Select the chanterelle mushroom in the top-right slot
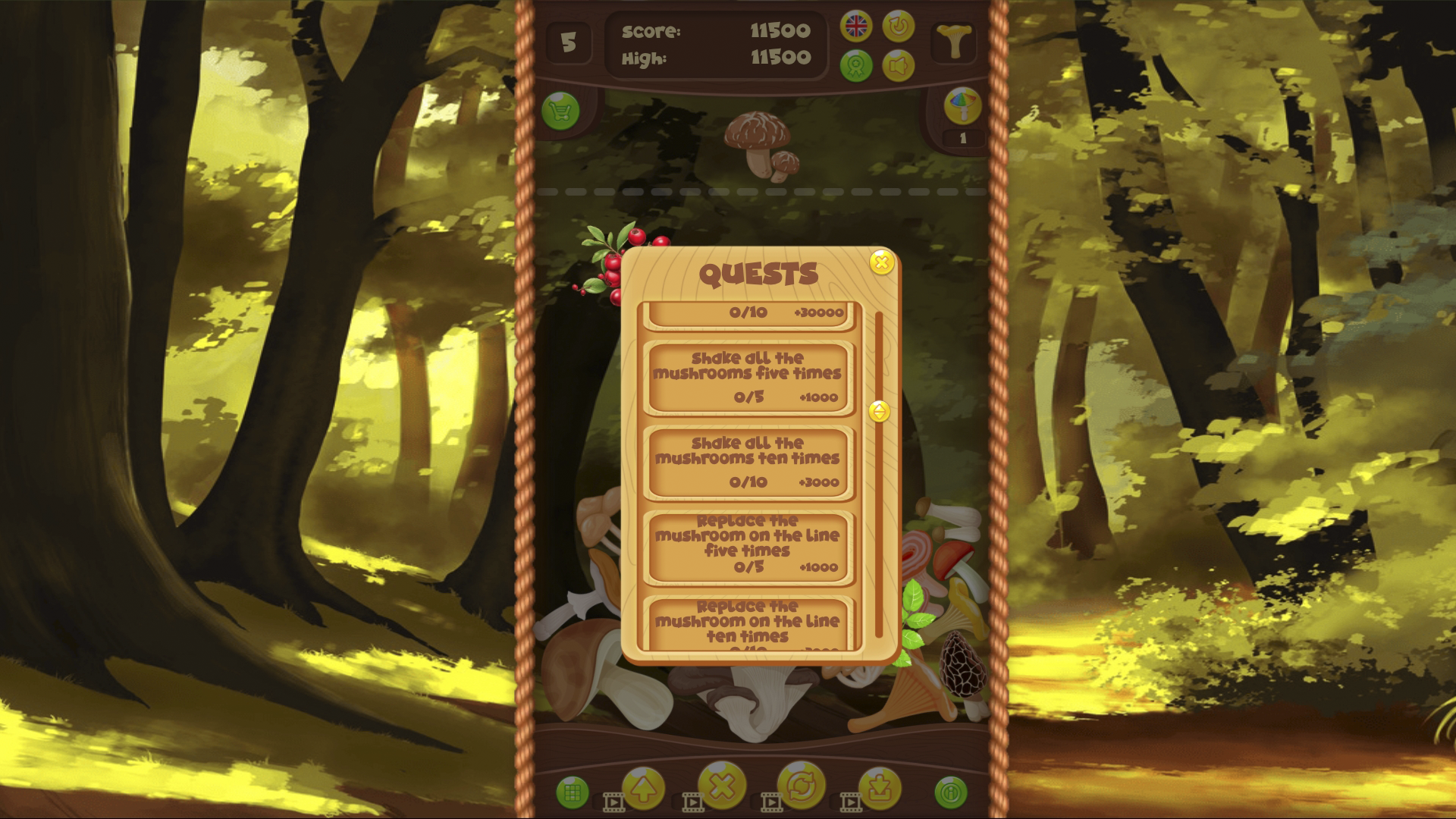 (x=955, y=42)
